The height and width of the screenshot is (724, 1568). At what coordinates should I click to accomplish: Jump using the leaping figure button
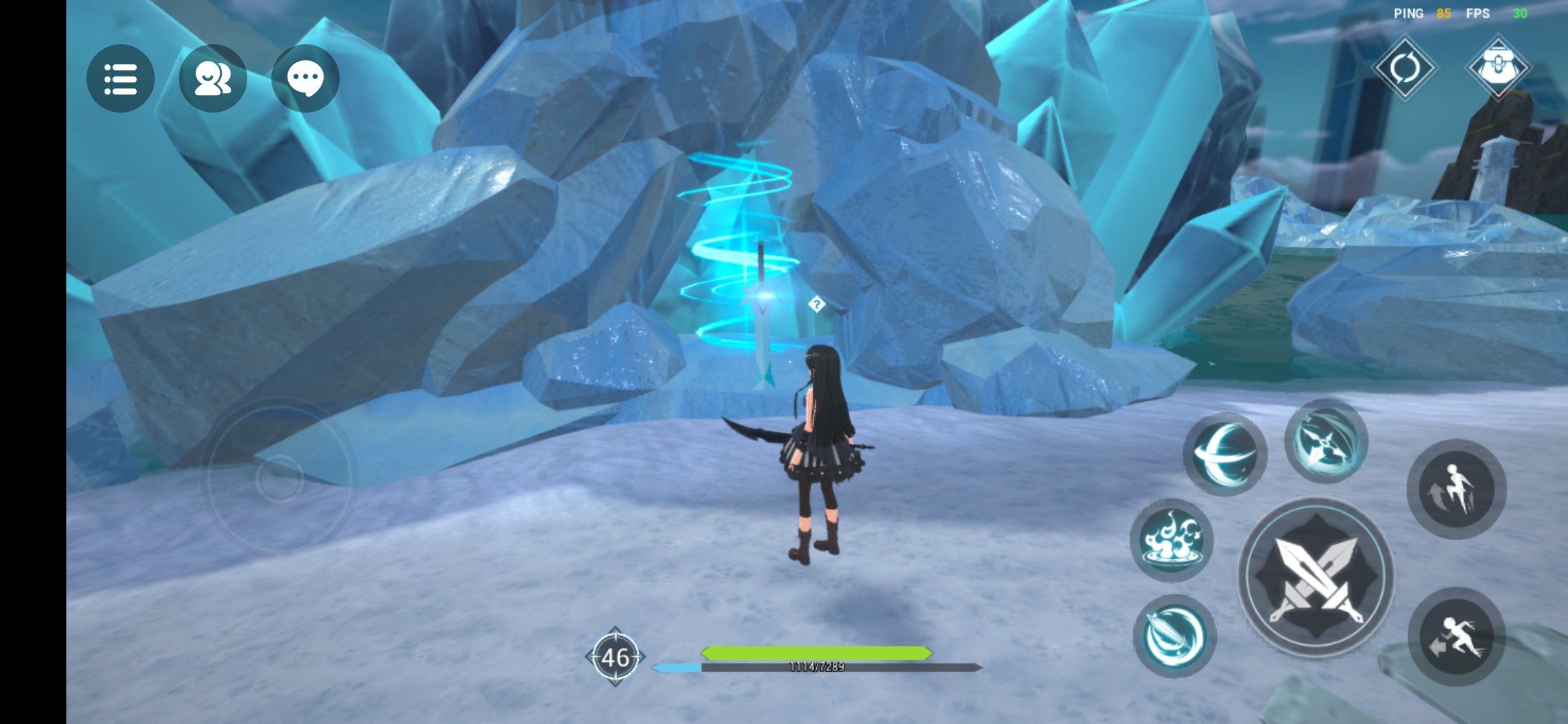coord(1456,489)
